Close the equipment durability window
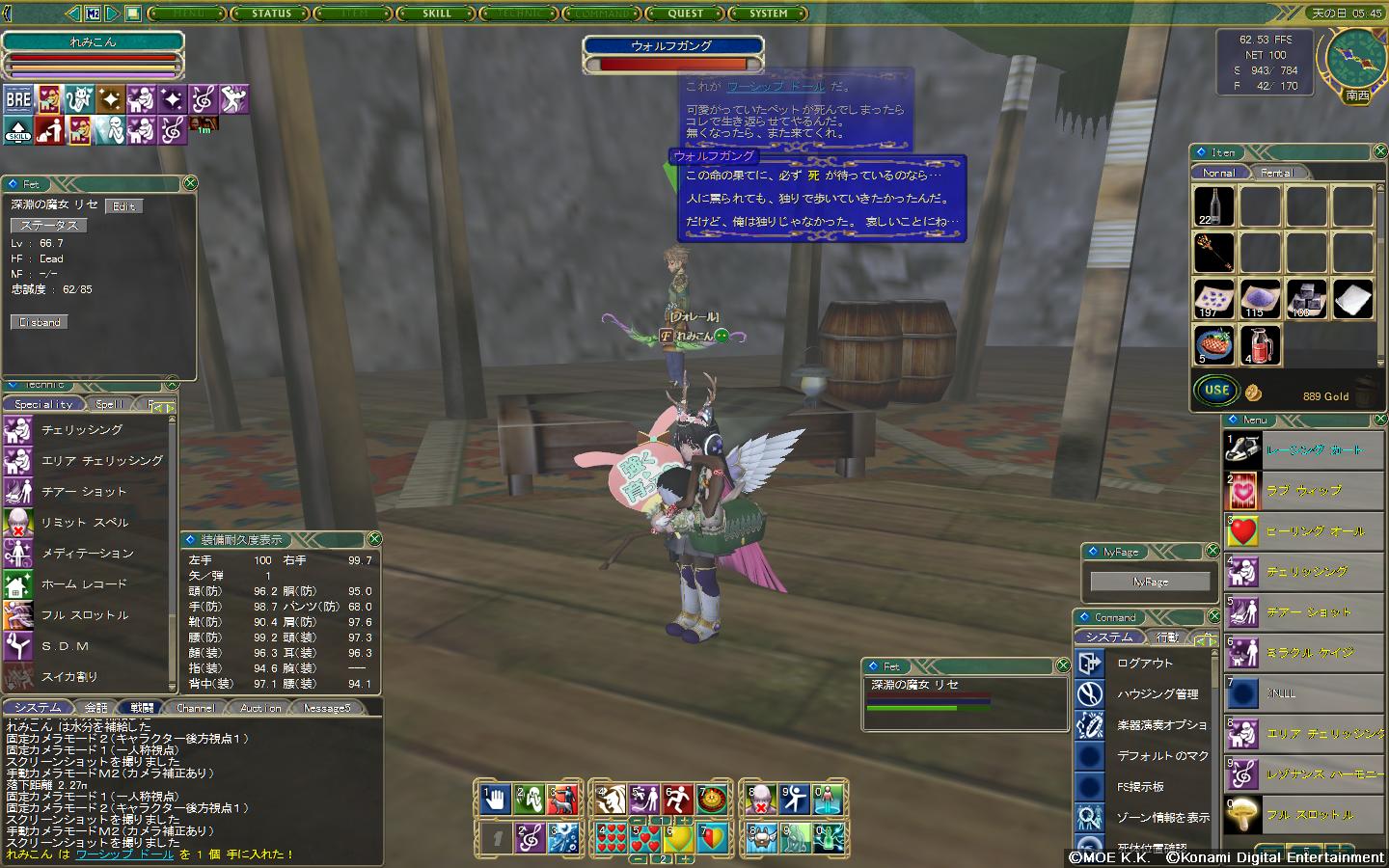 (x=374, y=539)
